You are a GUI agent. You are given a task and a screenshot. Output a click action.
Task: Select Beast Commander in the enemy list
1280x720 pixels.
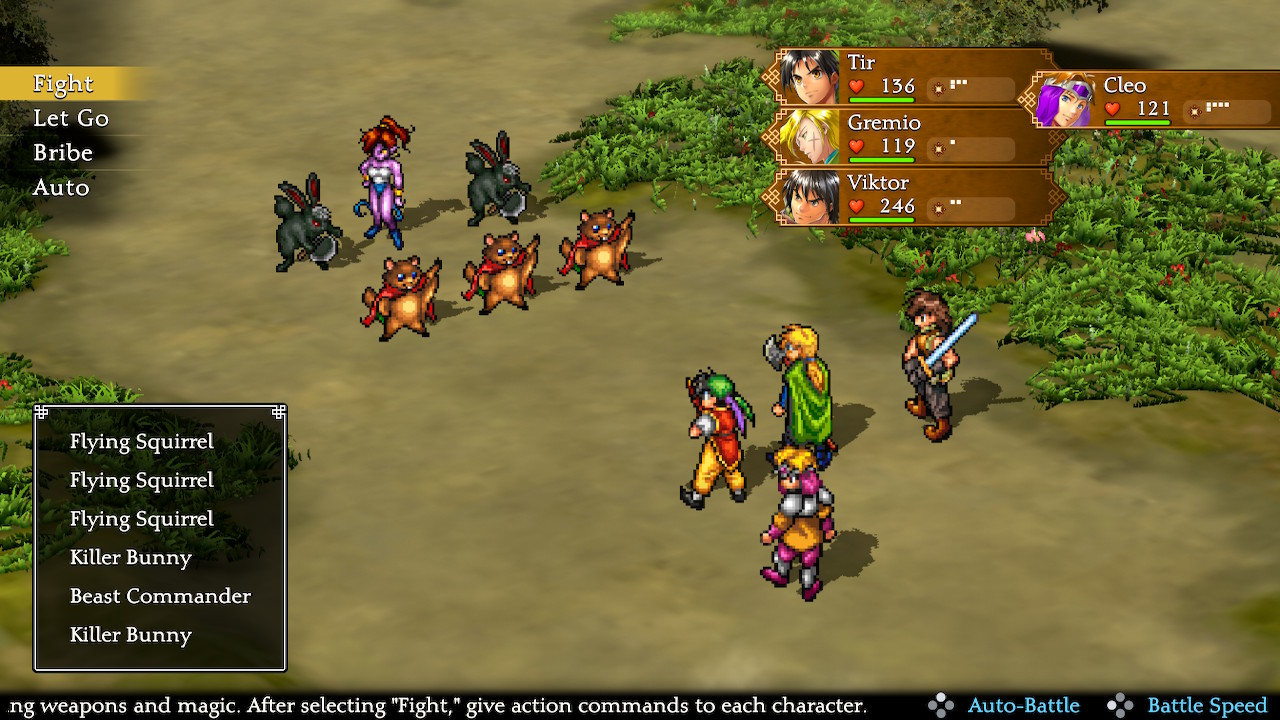point(160,596)
